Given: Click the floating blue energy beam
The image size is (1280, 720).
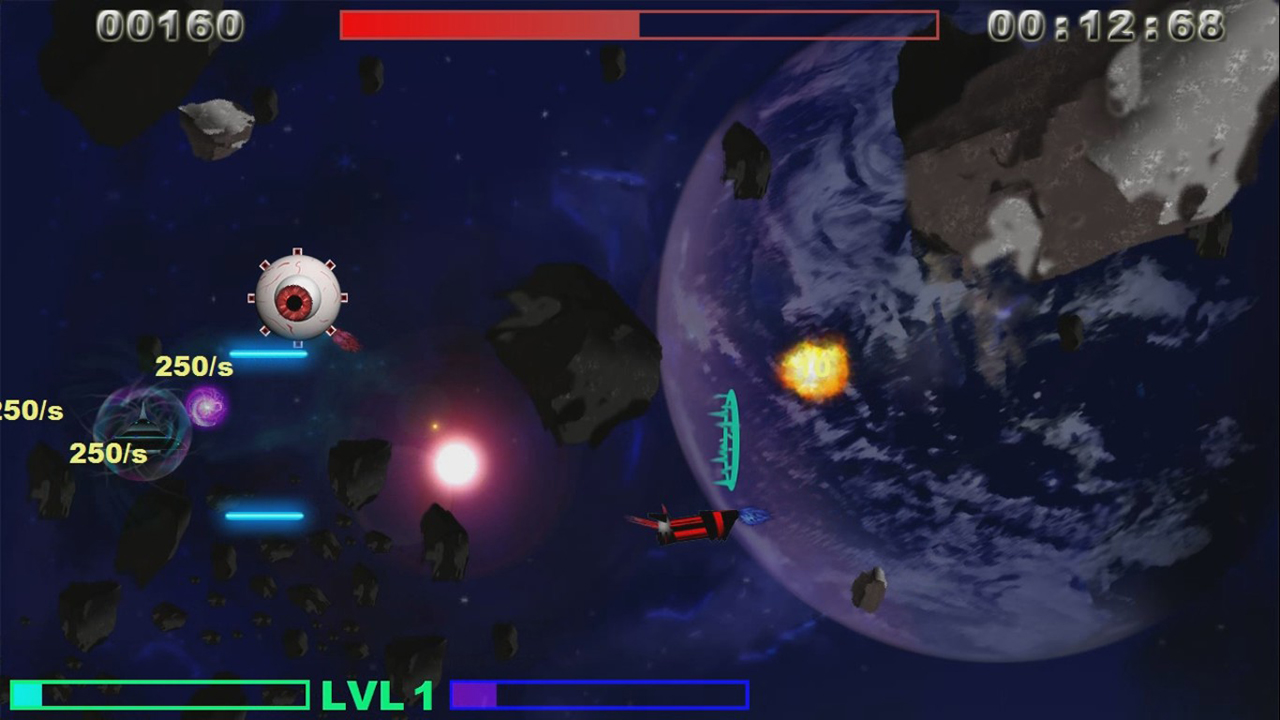Looking at the screenshot, I should pyautogui.click(x=265, y=515).
